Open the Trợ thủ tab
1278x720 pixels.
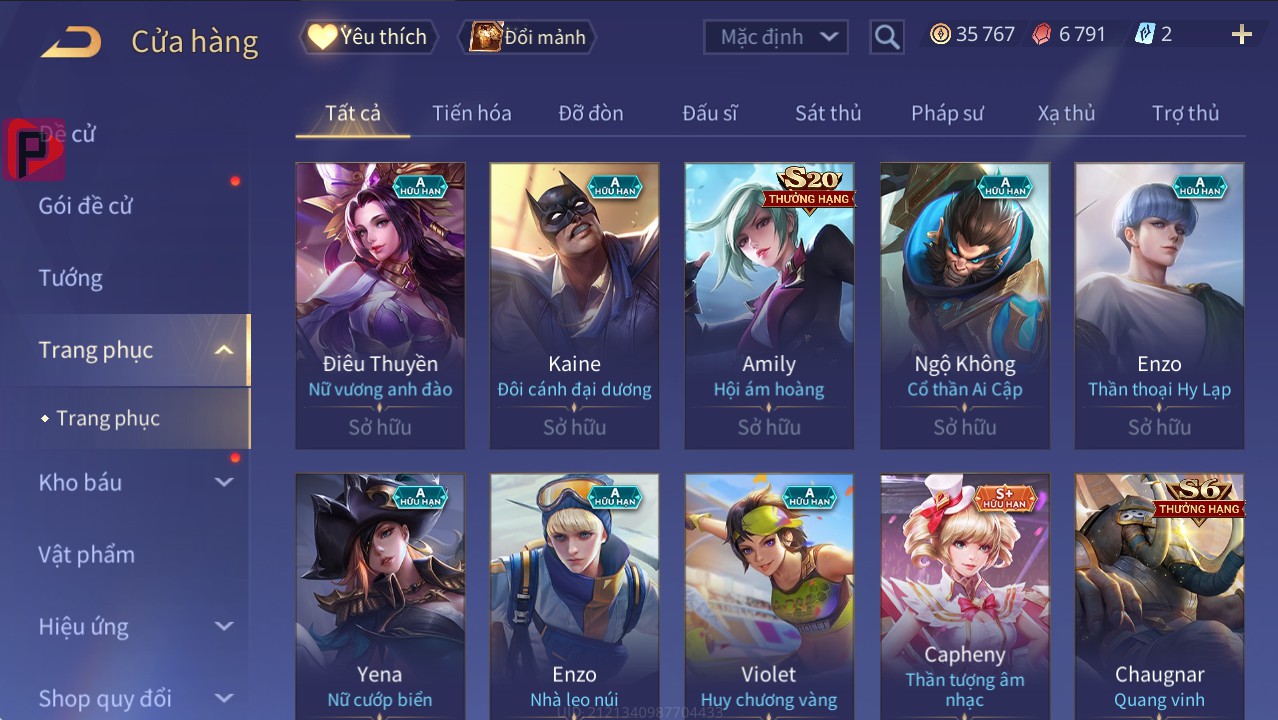[x=1185, y=113]
